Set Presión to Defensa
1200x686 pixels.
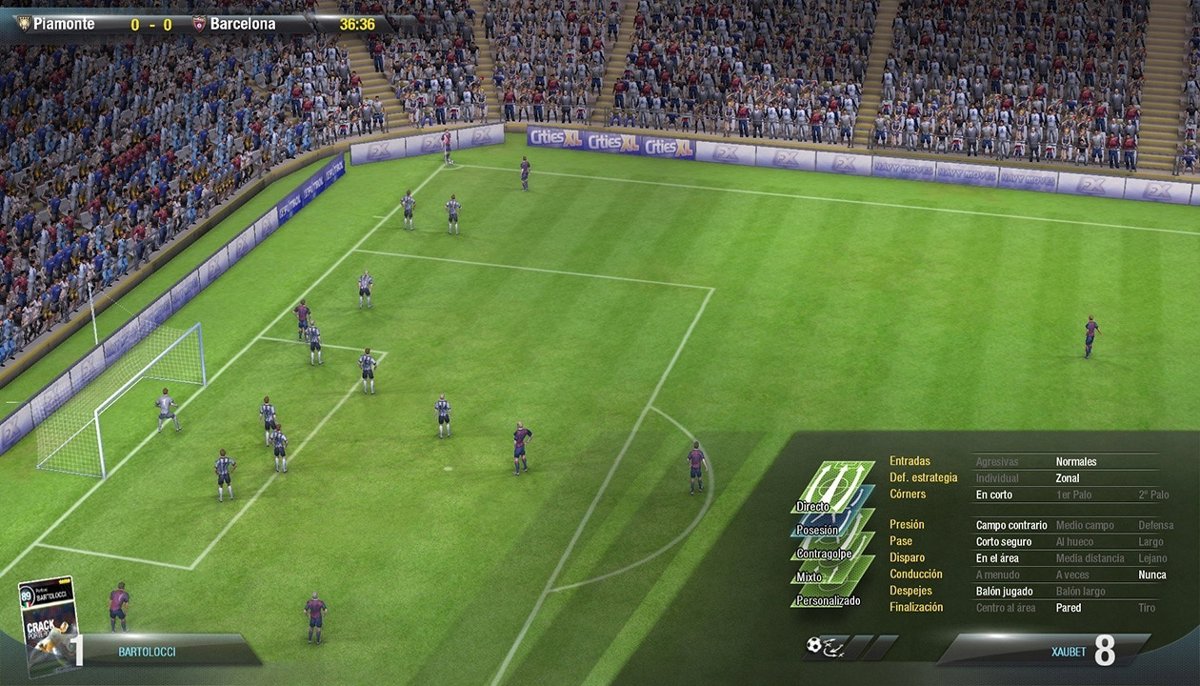[1155, 525]
